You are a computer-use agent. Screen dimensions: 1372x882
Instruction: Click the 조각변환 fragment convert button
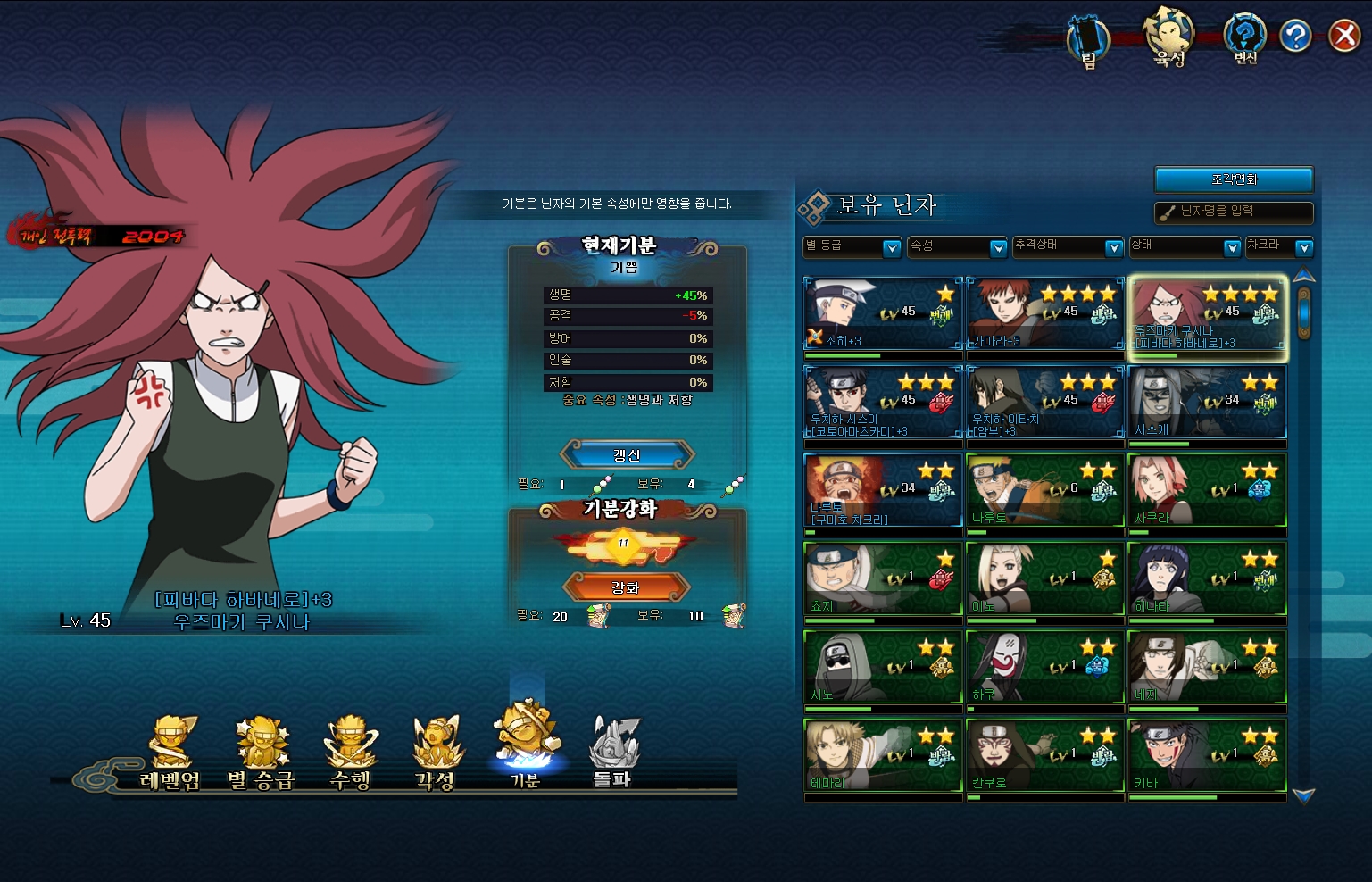click(x=1234, y=179)
